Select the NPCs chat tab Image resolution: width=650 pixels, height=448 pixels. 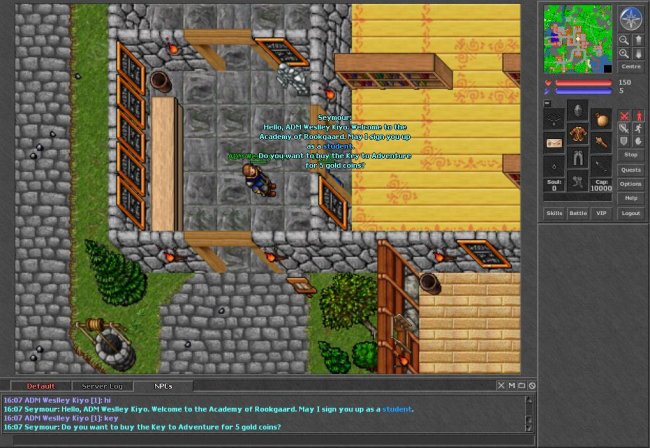pos(162,385)
